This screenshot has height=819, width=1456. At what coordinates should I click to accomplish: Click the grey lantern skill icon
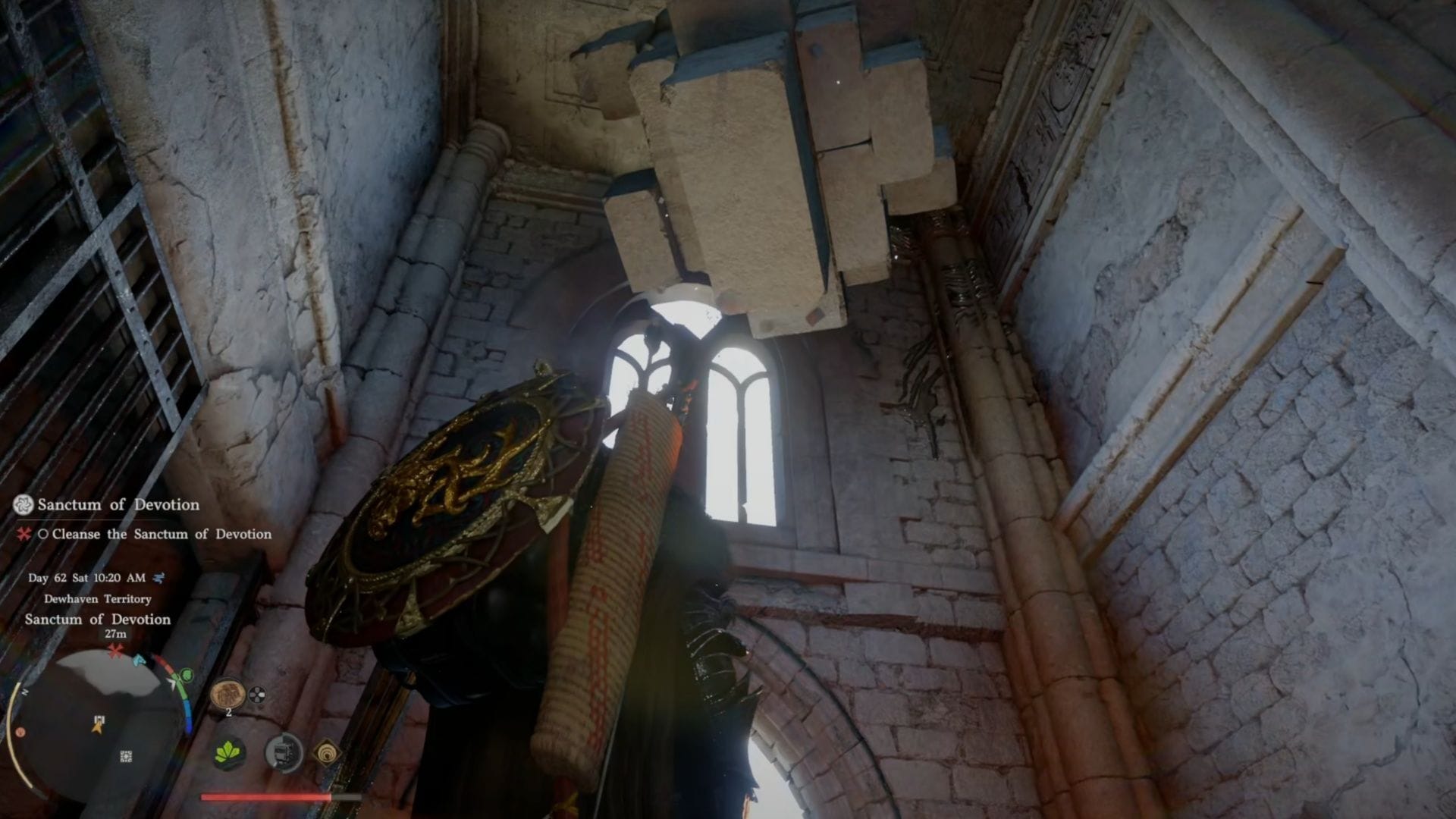pos(284,753)
